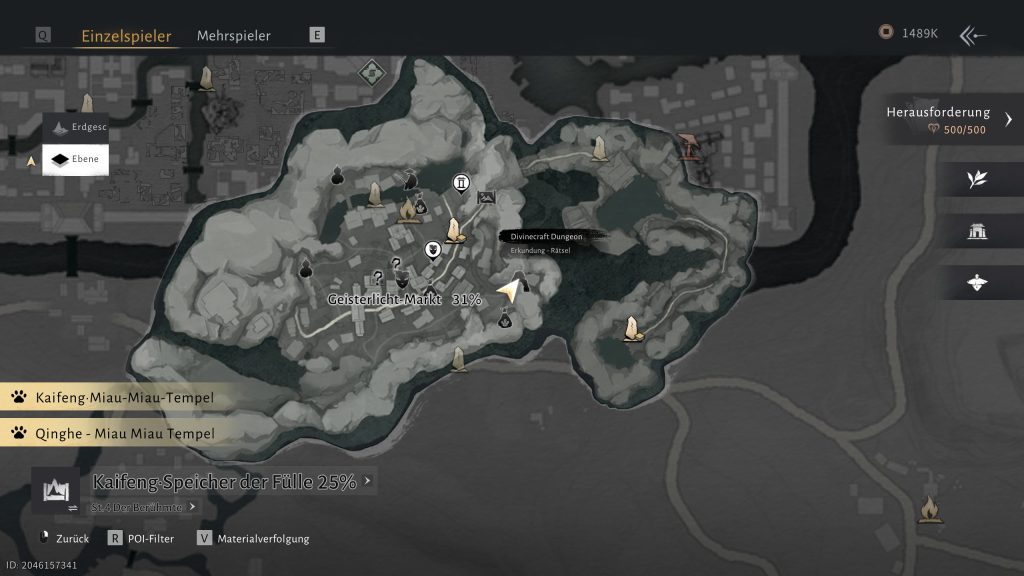This screenshot has width=1024, height=576.
Task: Open Materialverfolgung
Action: tap(256, 538)
